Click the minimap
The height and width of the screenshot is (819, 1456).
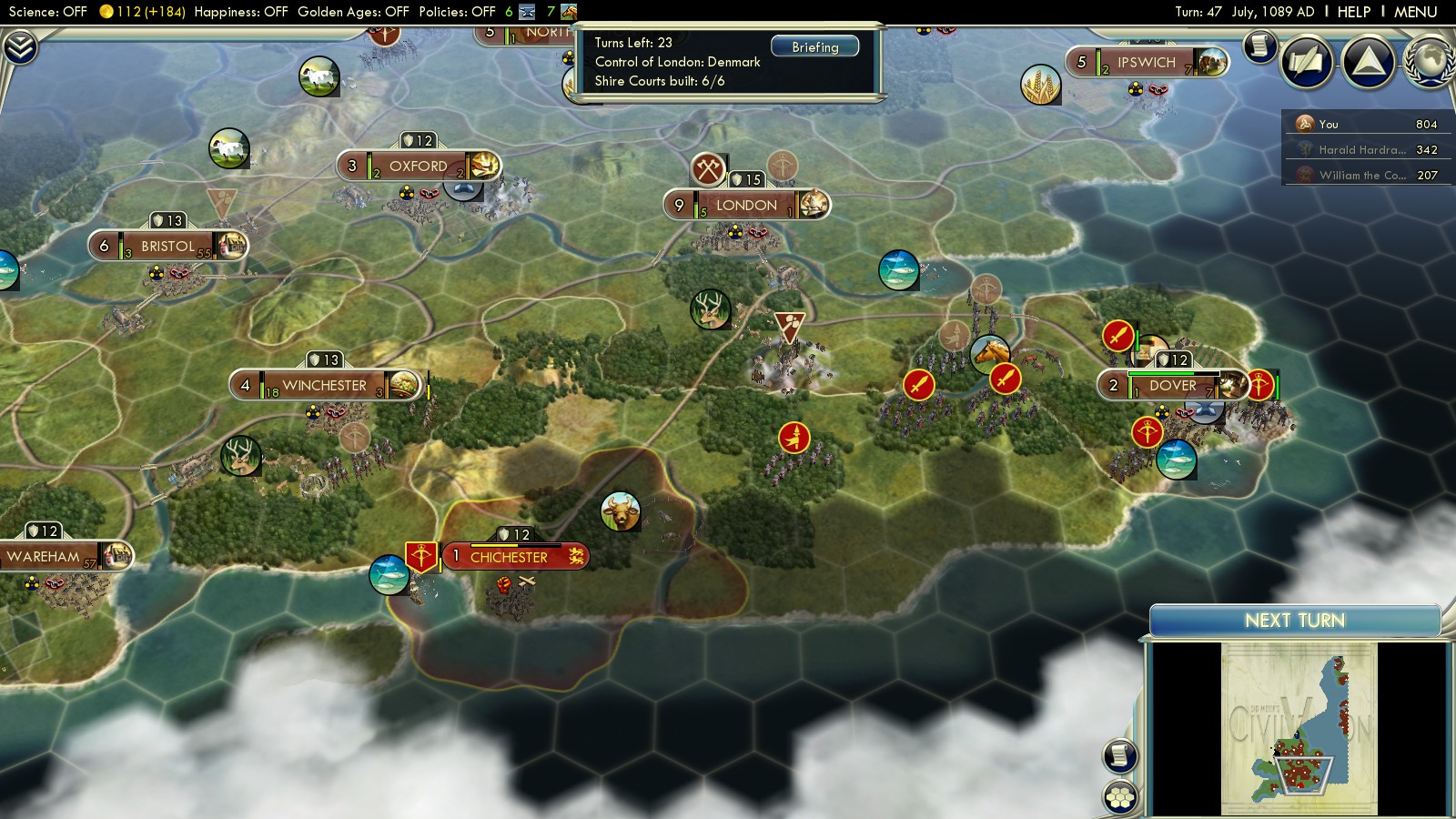coord(1299,729)
